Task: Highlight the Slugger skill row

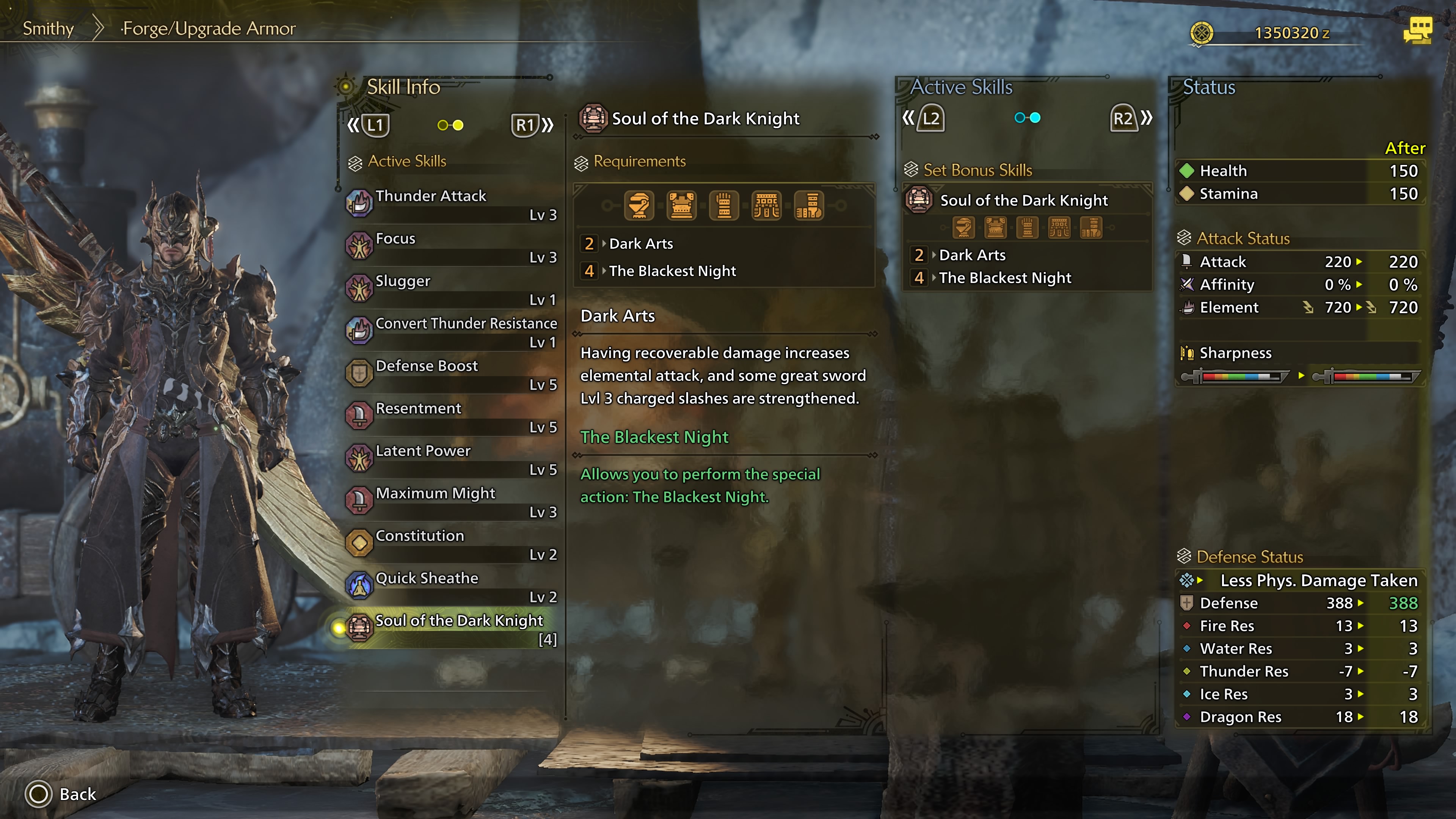Action: click(452, 289)
